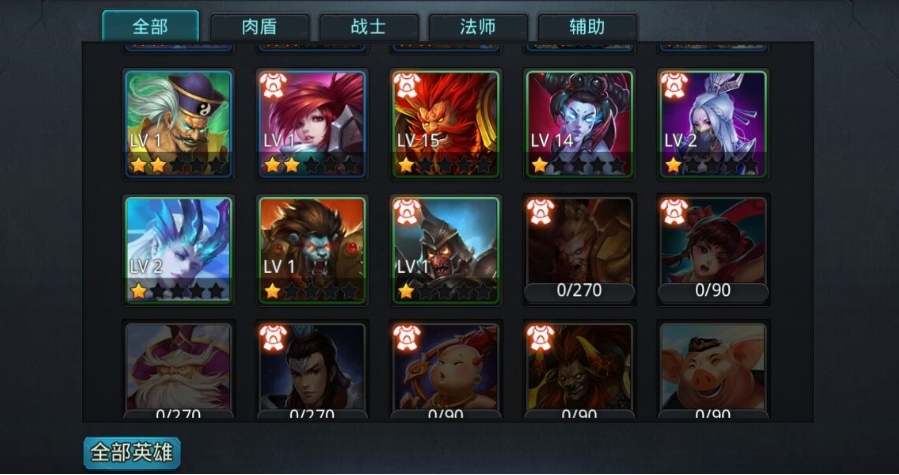Select the LV 1 old man with yin-yang hat
The image size is (899, 475).
pyautogui.click(x=179, y=123)
